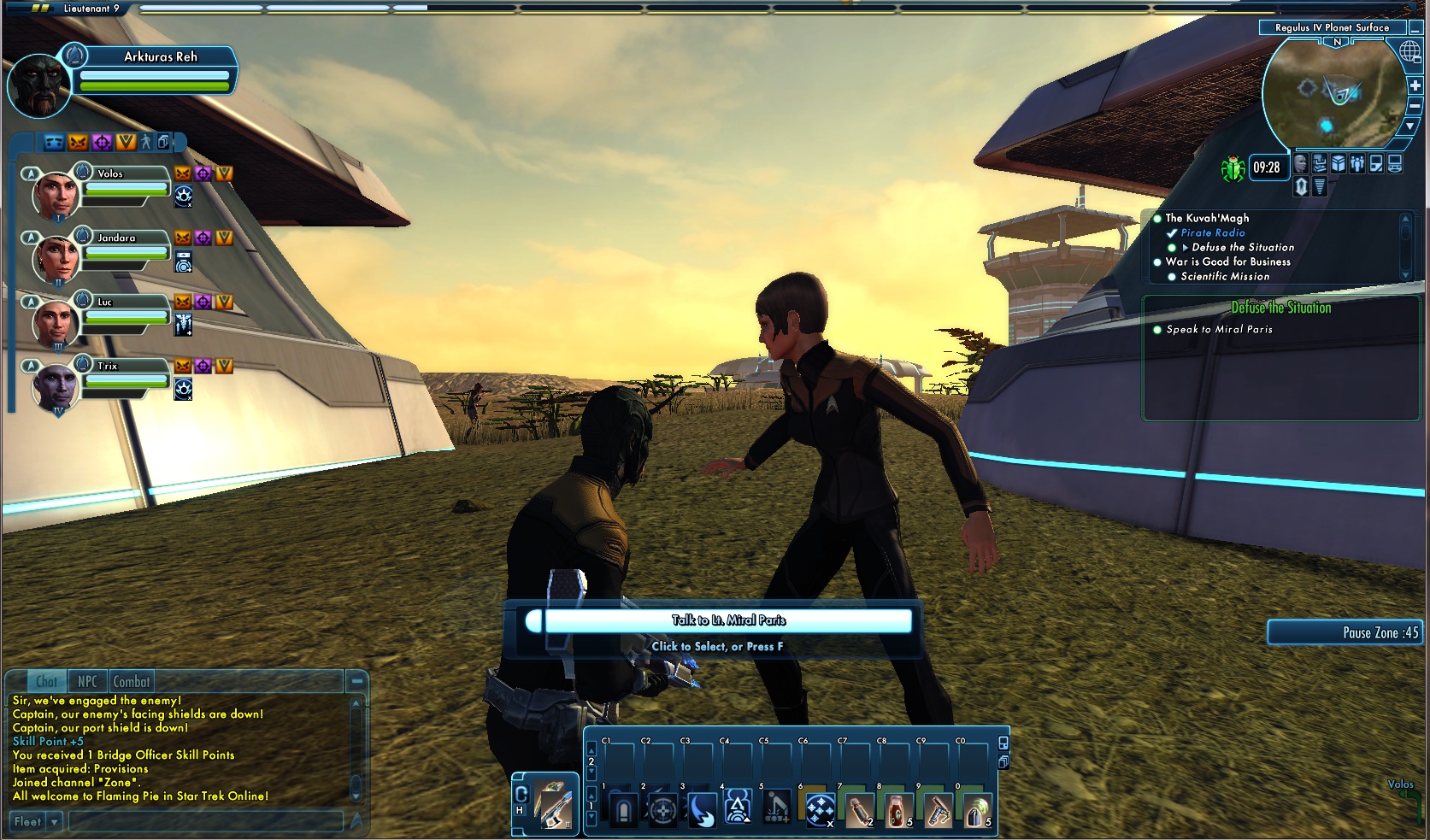
Task: Switch to the NPC chat tab
Action: [87, 681]
